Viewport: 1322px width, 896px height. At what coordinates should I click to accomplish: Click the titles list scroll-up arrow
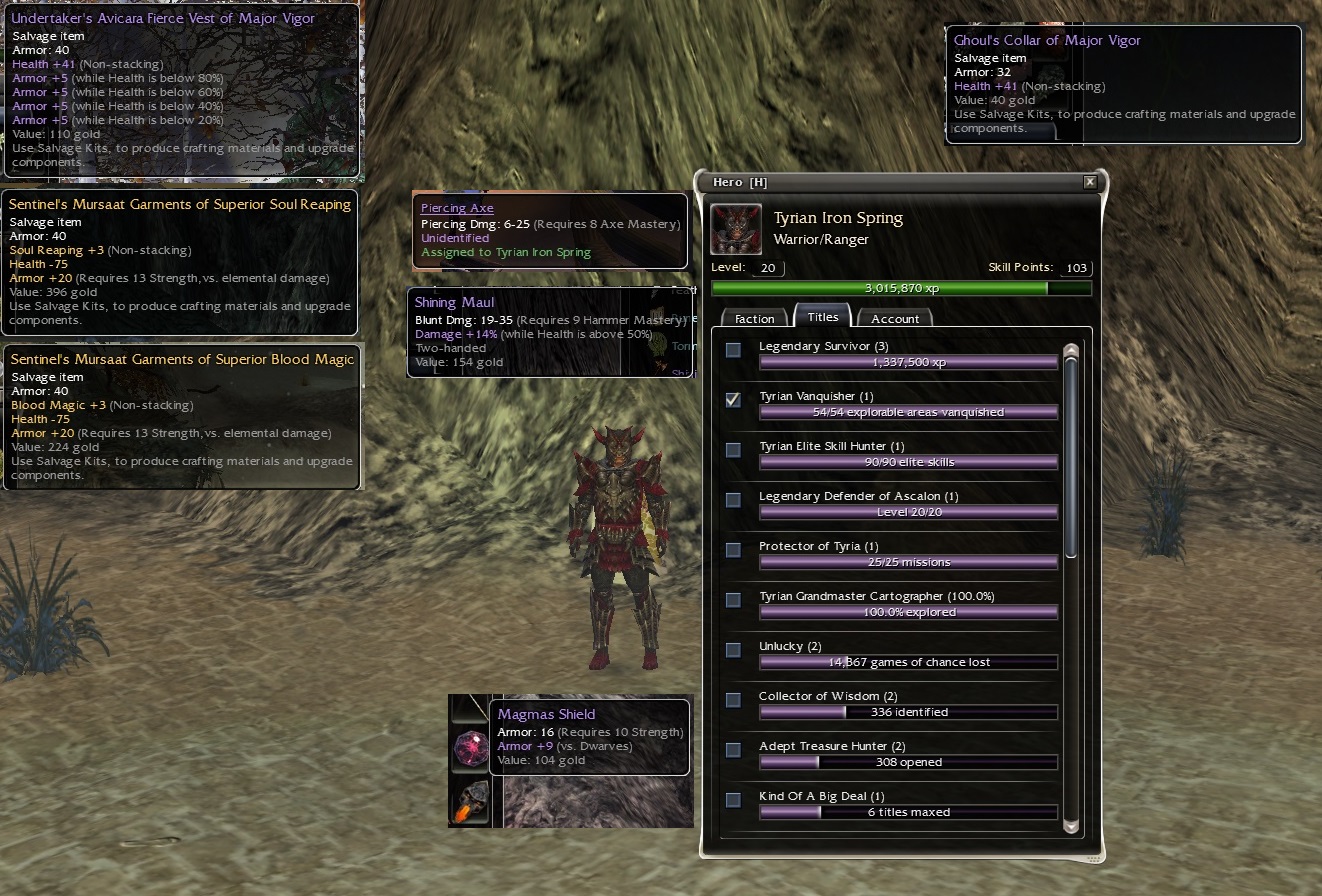1071,351
